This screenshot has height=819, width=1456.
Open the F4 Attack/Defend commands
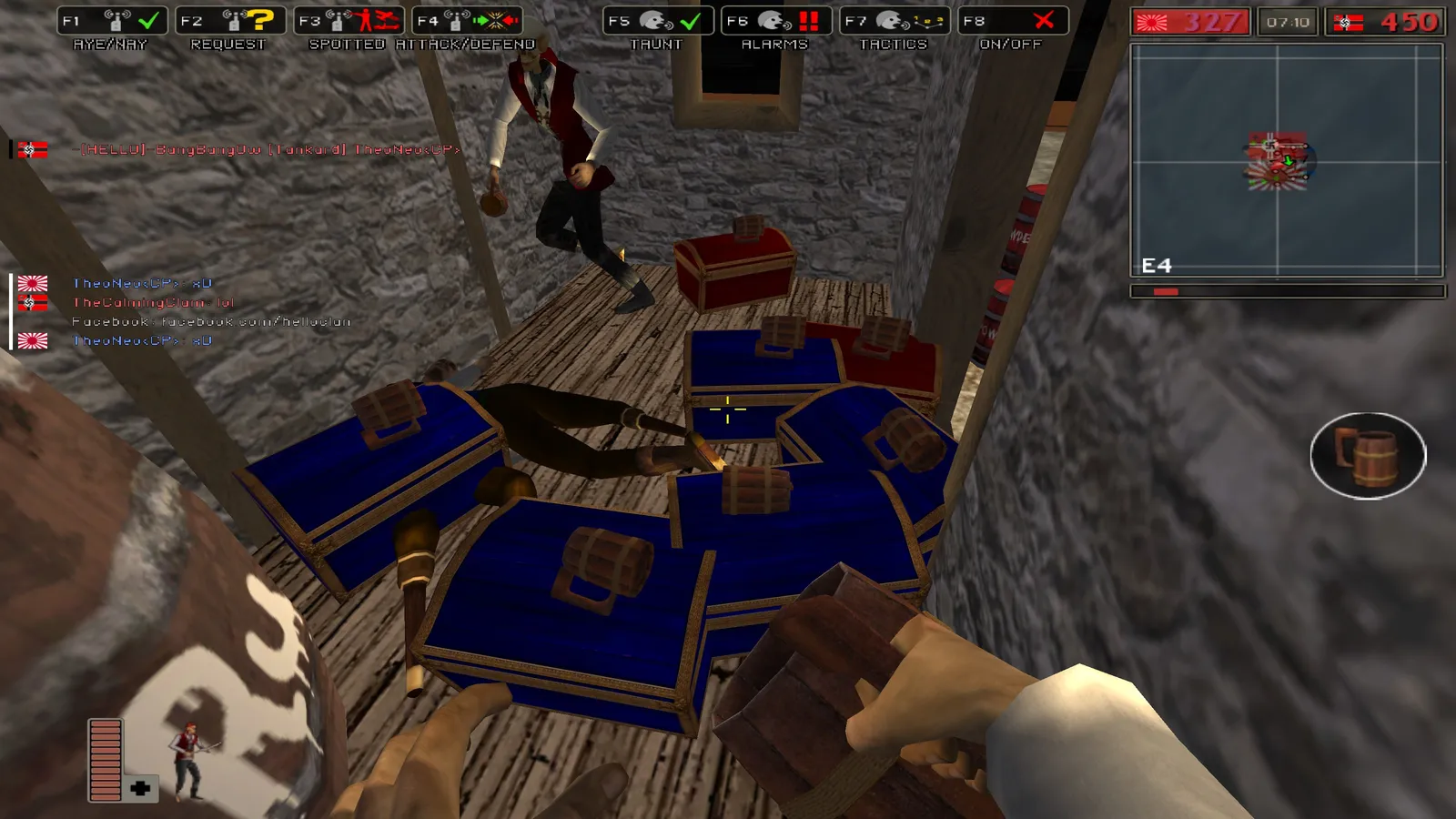point(467,21)
